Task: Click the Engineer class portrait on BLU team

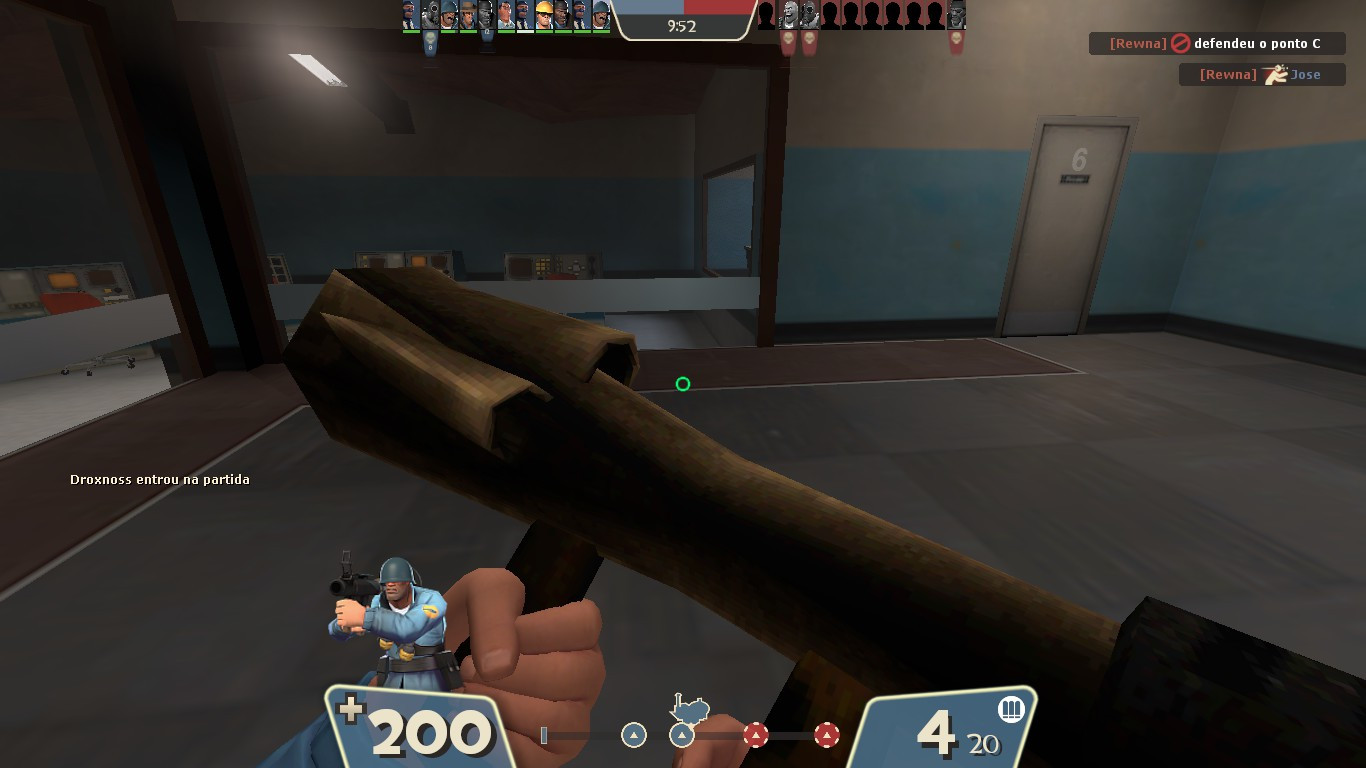Action: [x=543, y=16]
